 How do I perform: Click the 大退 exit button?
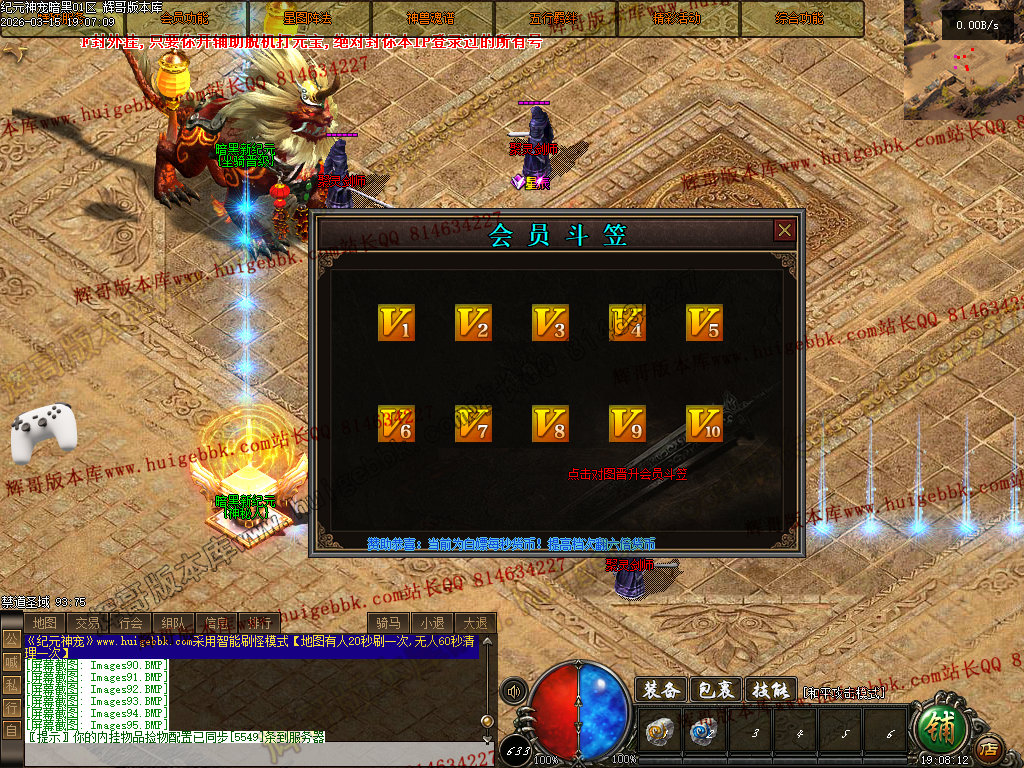coord(476,623)
